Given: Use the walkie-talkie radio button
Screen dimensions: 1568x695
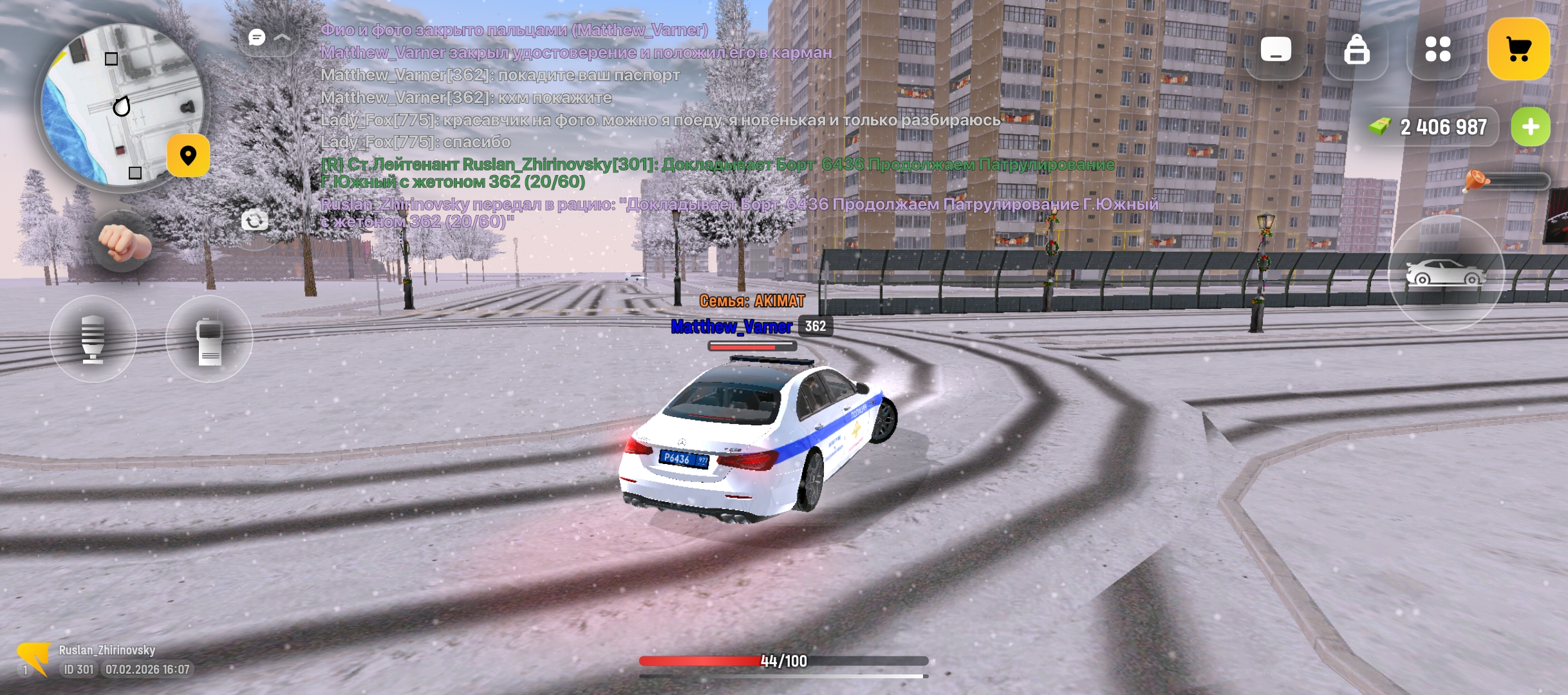Looking at the screenshot, I should pyautogui.click(x=209, y=339).
